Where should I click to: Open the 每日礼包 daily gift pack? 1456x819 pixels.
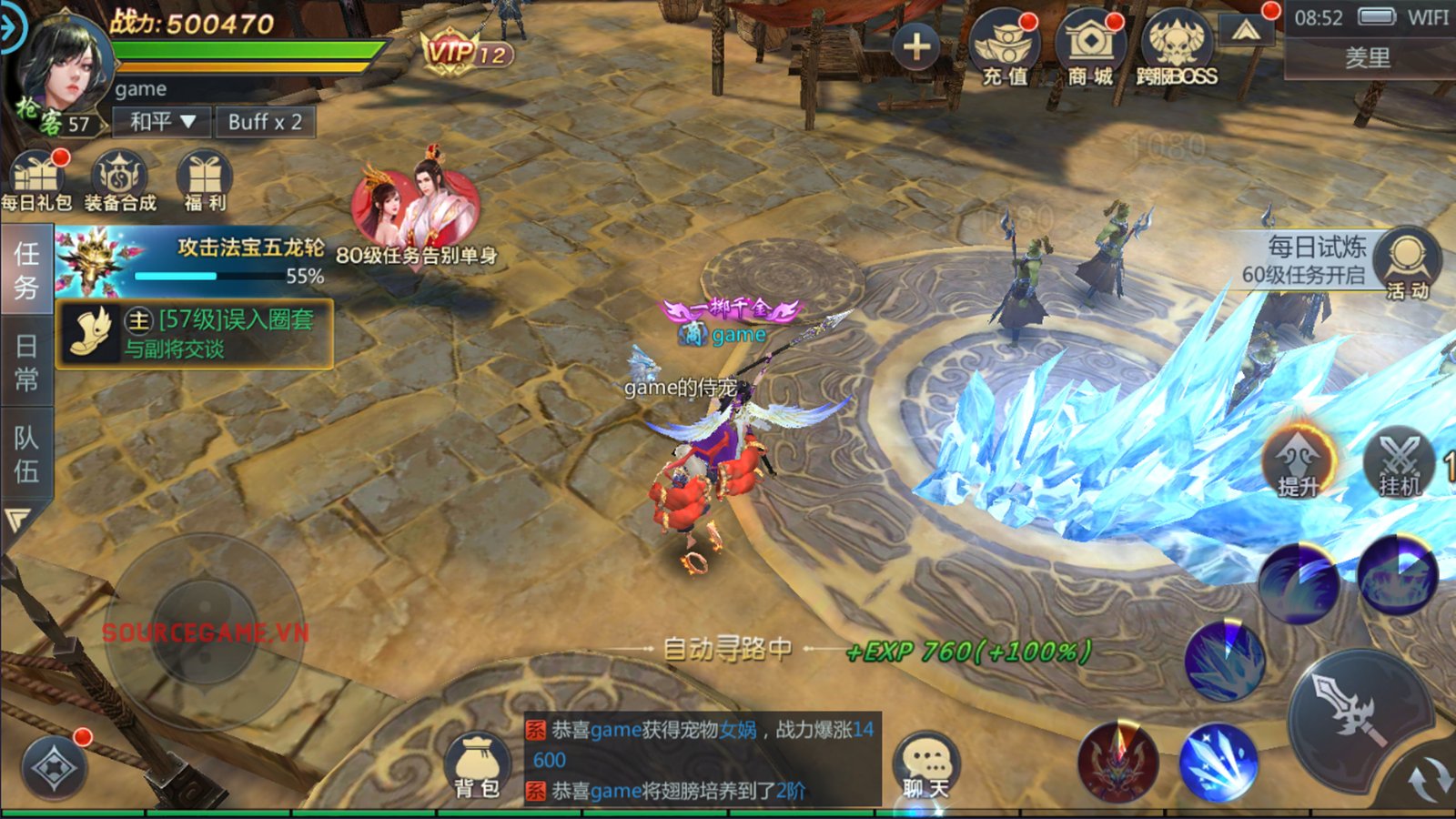tap(35, 181)
